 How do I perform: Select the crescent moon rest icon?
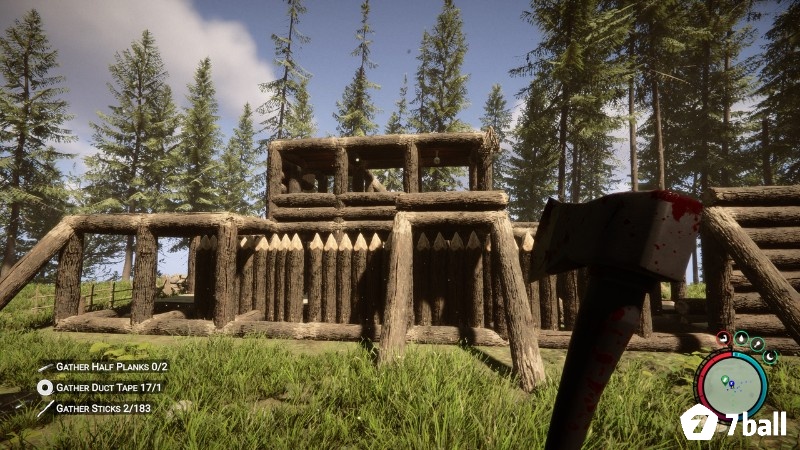click(770, 357)
